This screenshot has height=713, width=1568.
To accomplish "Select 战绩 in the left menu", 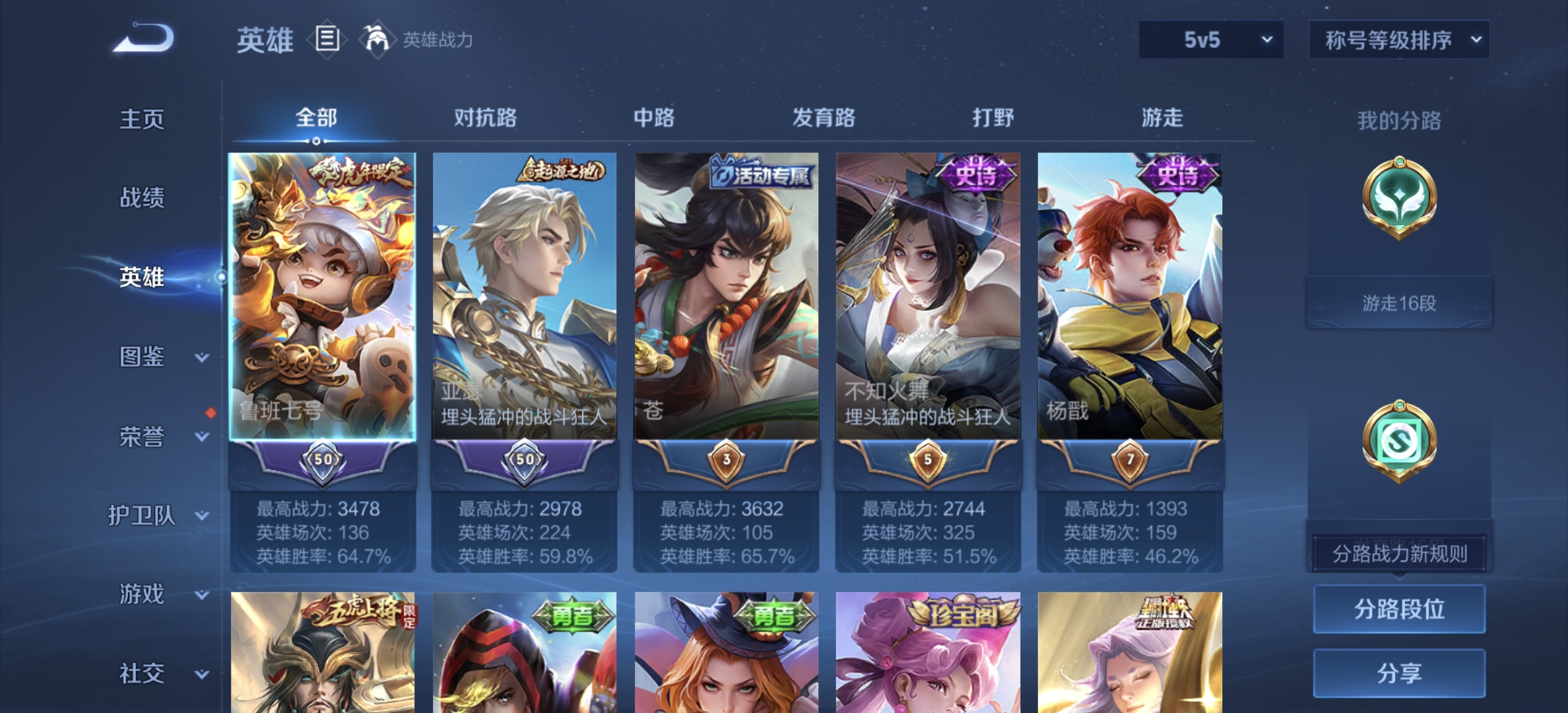I will tap(142, 198).
